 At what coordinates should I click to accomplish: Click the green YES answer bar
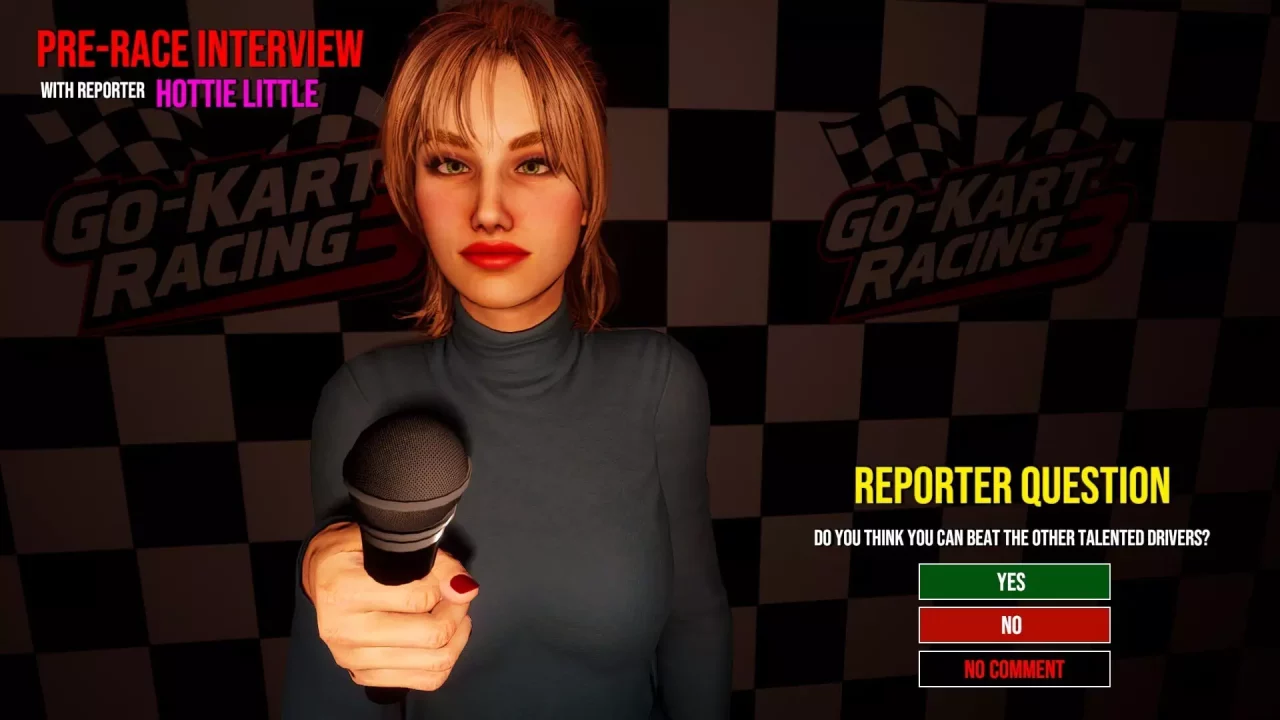[1013, 582]
